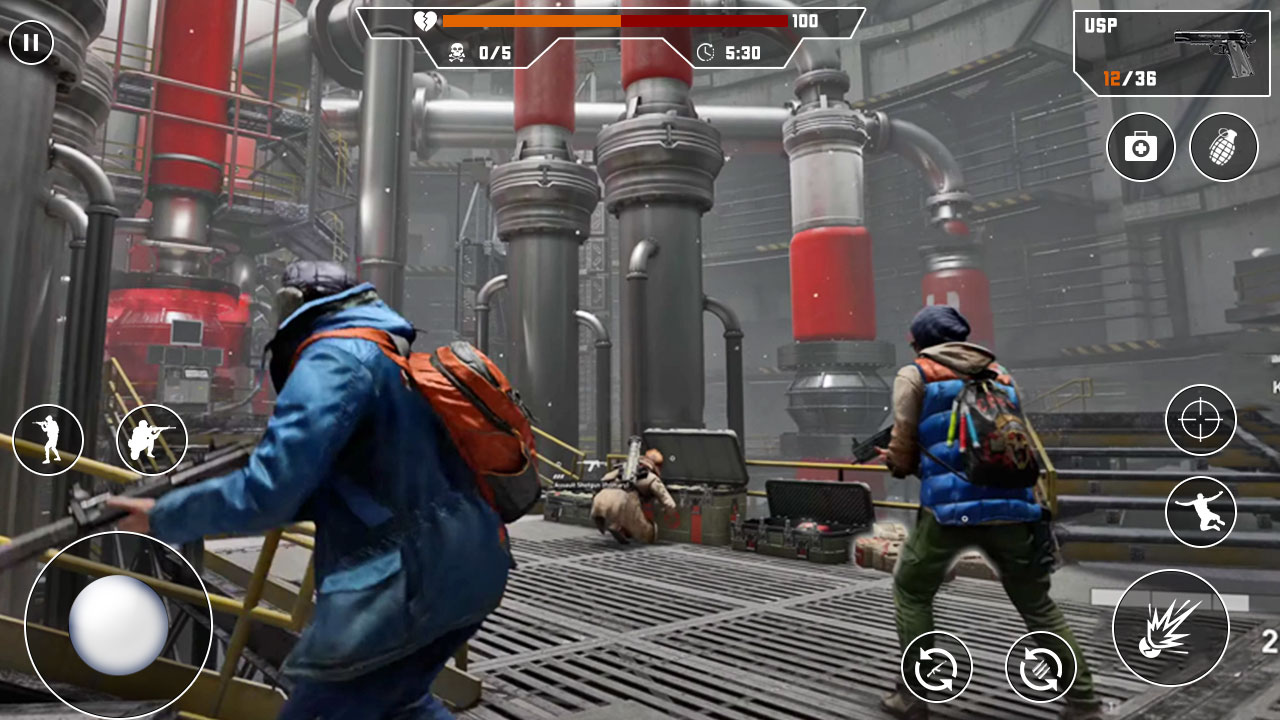Tap the crosshair aim button
The image size is (1280, 720).
click(x=1200, y=420)
